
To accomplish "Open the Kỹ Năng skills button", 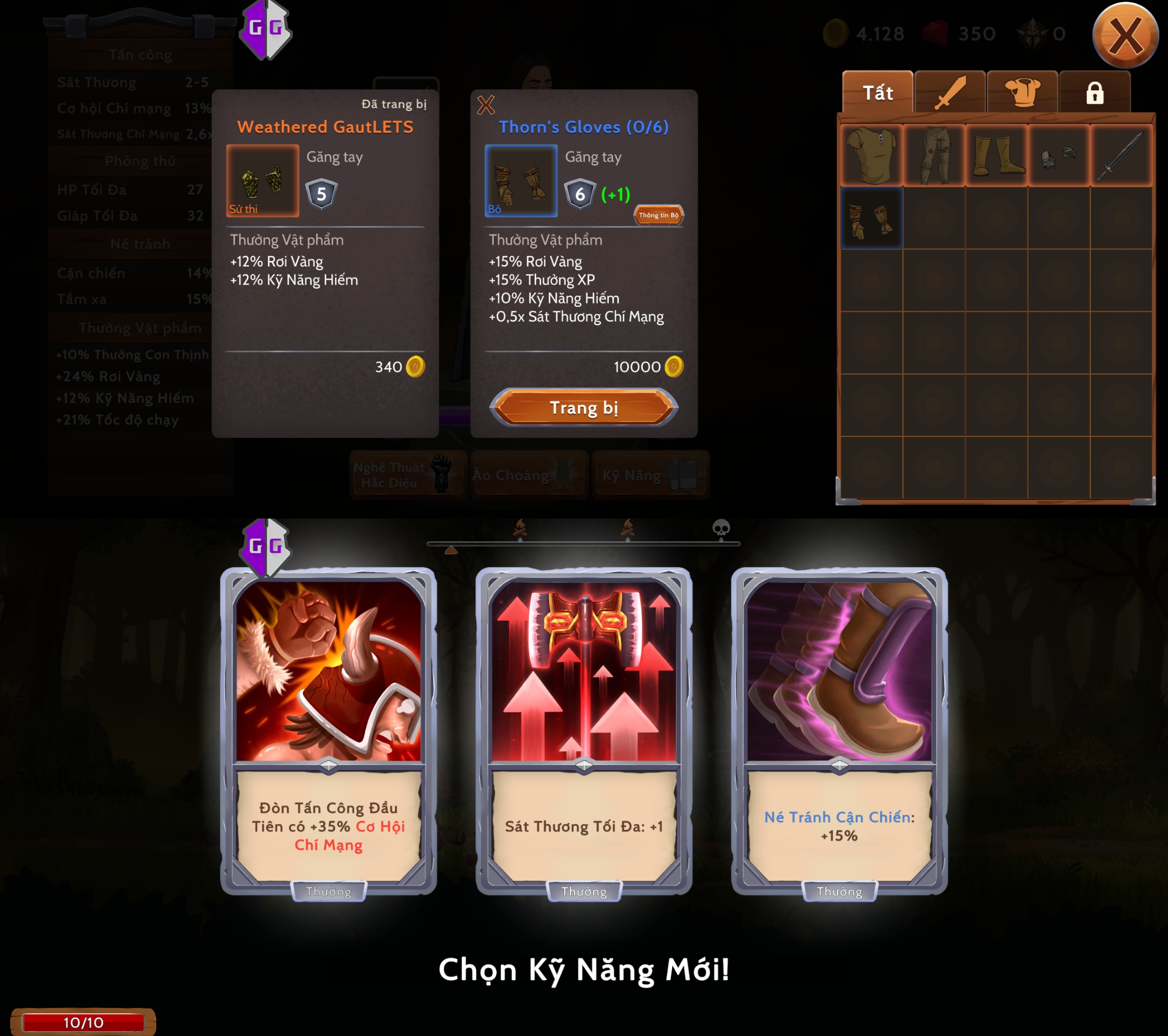I will [651, 475].
